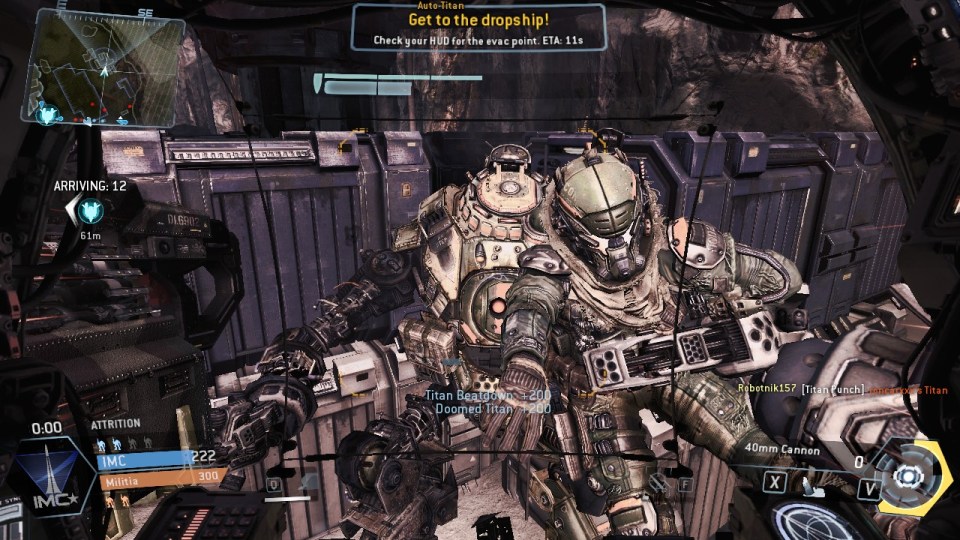Select the dropship marker on the minimap
The image size is (960, 540).
(x=48, y=115)
